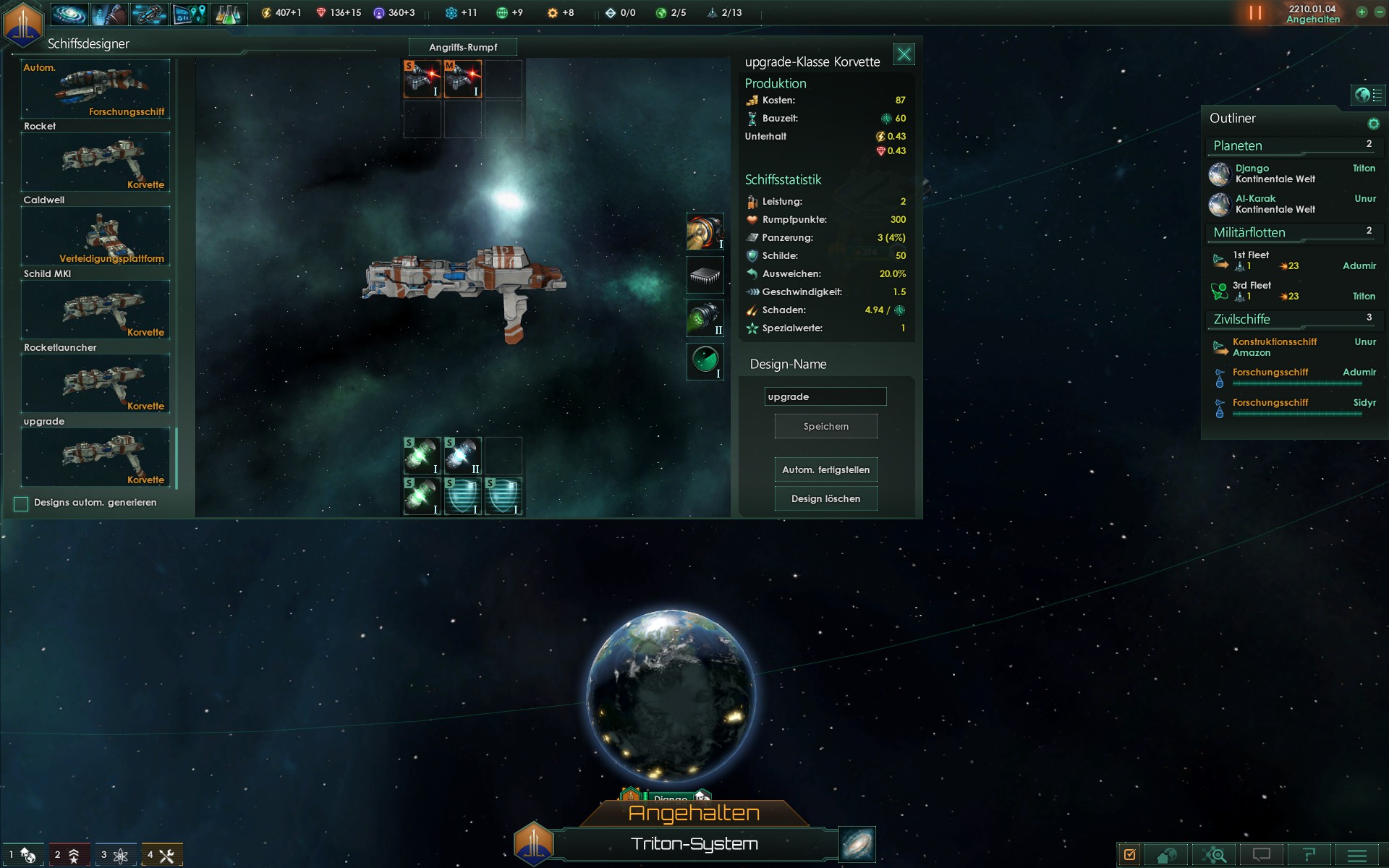Image resolution: width=1389 pixels, height=868 pixels.
Task: Select the thruster component slot
Action: pyautogui.click(x=705, y=231)
